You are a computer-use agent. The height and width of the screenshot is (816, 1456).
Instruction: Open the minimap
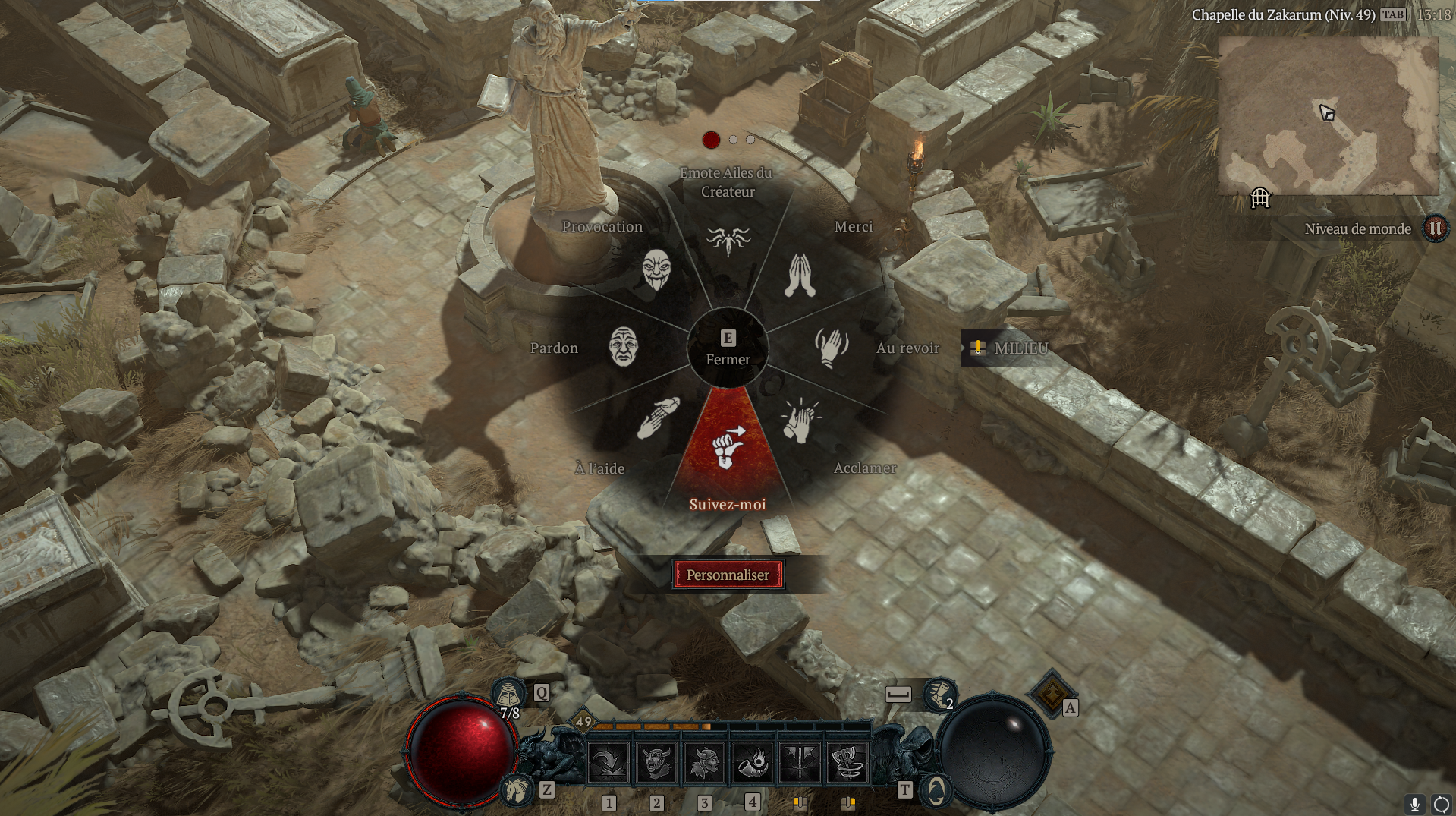pyautogui.click(x=1328, y=115)
